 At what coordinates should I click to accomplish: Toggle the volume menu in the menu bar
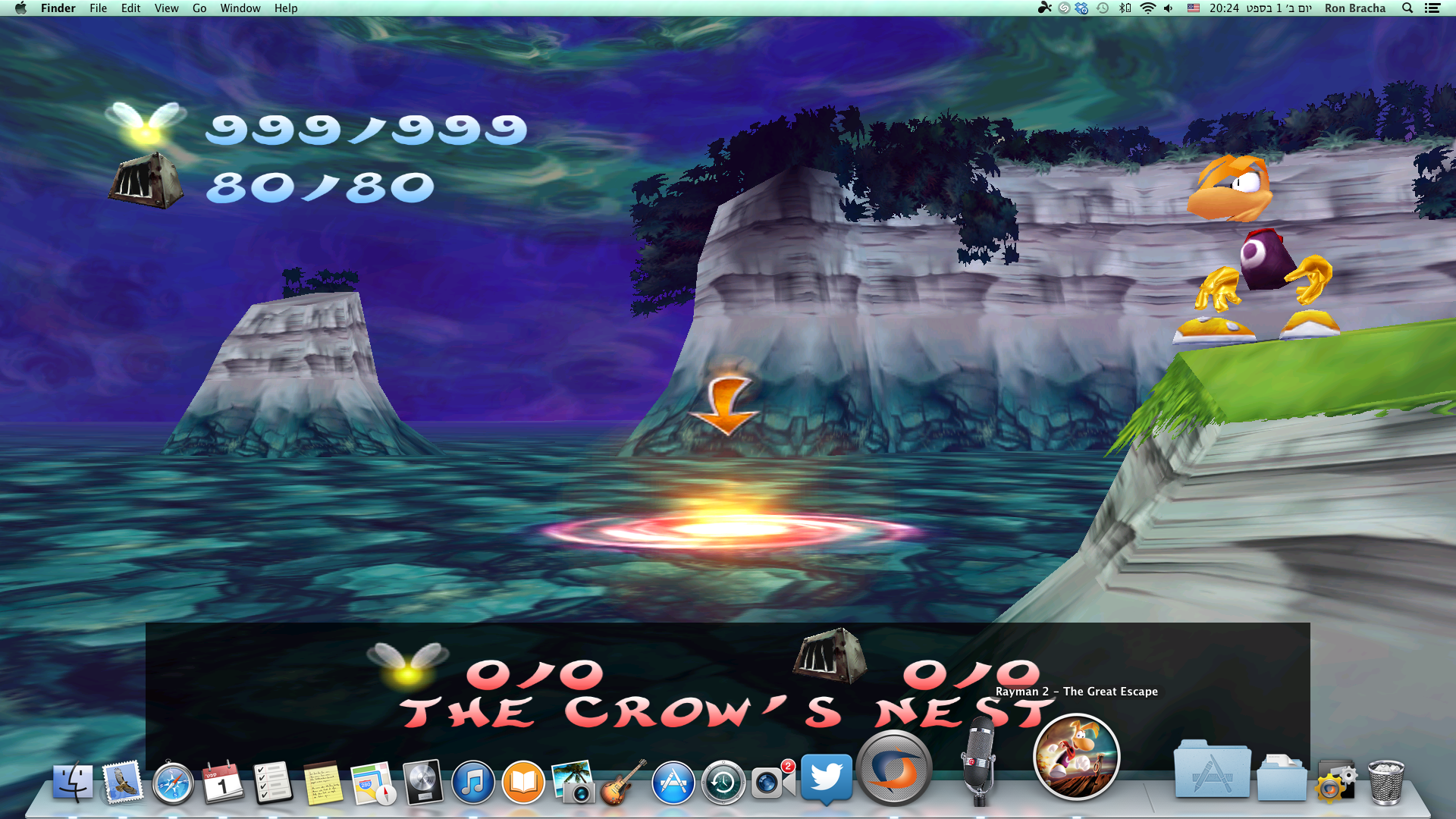coord(1168,8)
